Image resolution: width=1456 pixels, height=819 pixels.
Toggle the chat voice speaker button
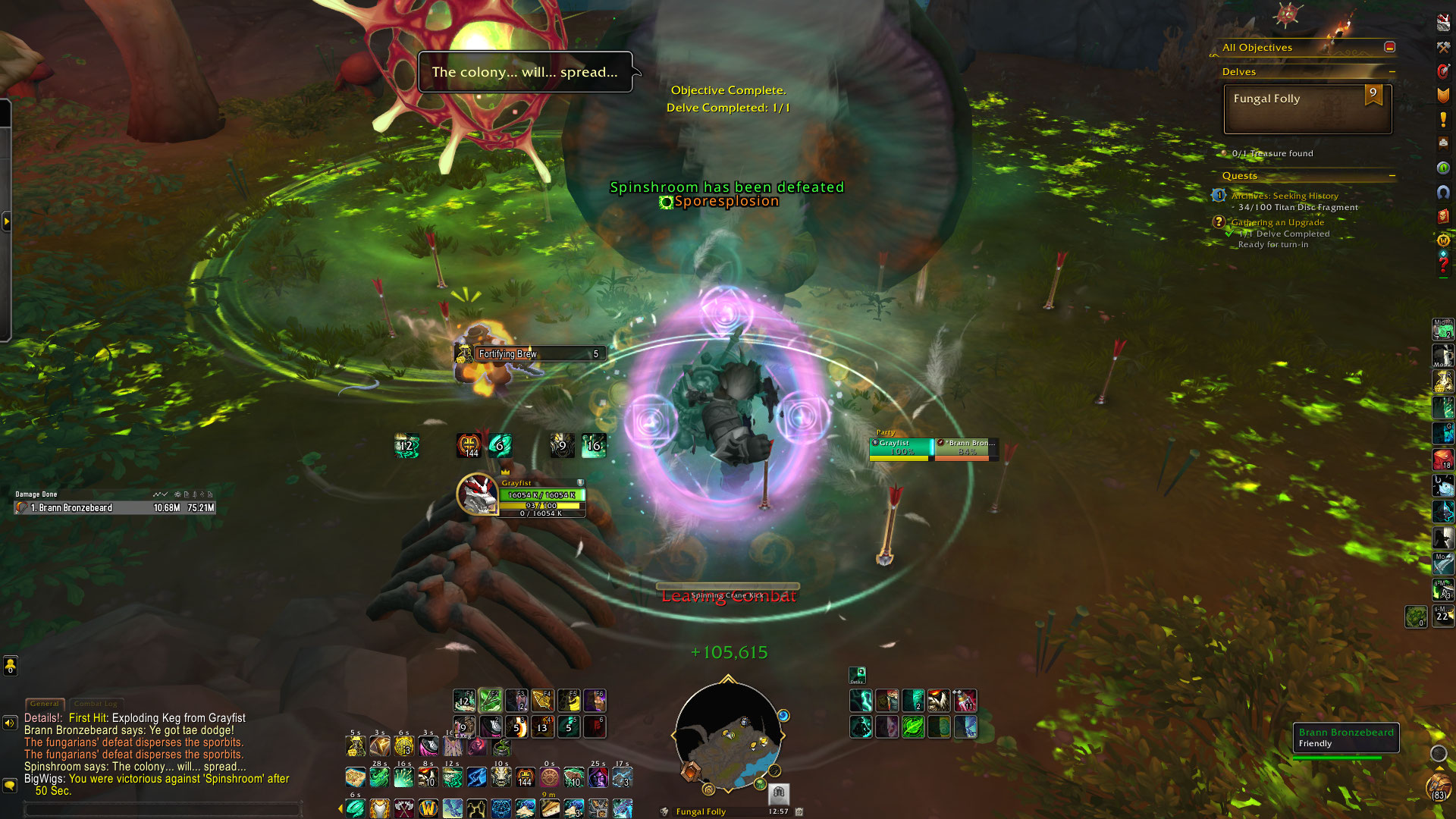(10, 723)
